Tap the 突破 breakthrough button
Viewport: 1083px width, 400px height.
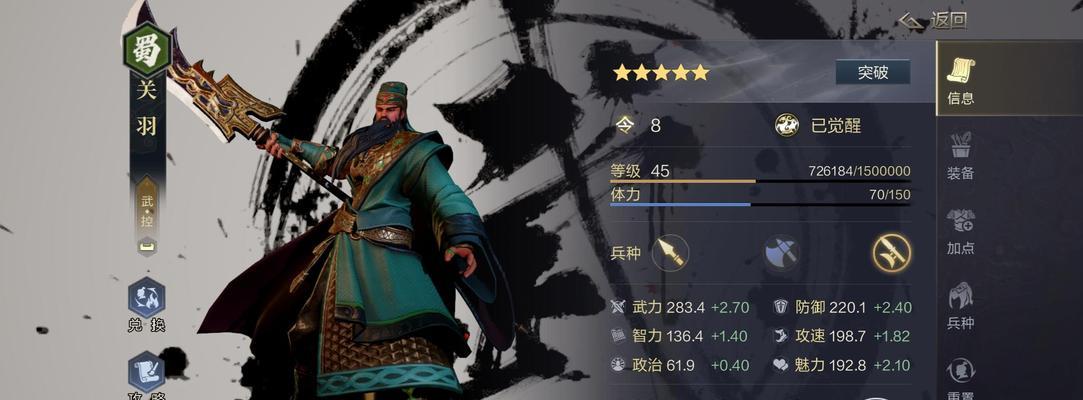tap(872, 72)
